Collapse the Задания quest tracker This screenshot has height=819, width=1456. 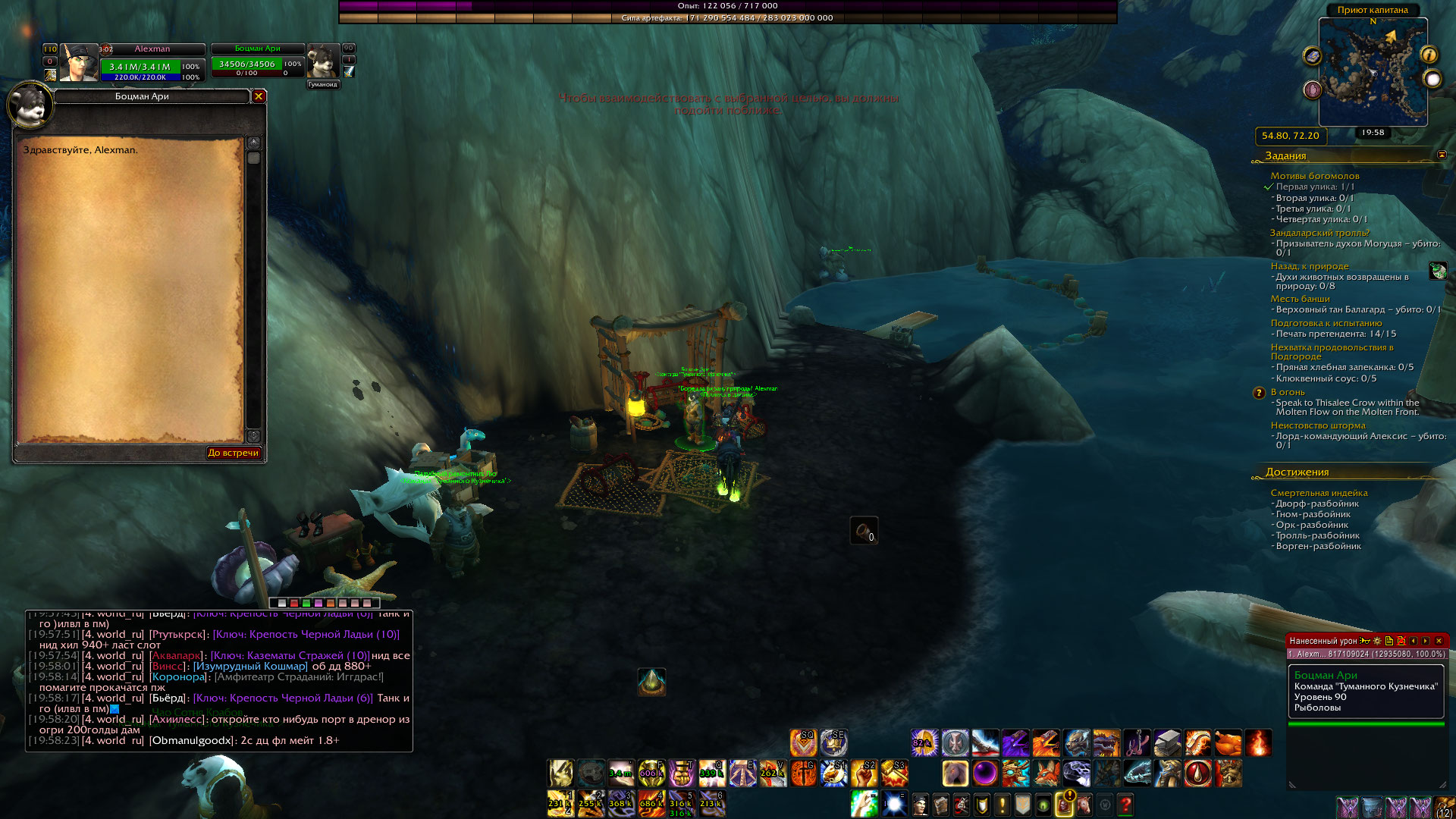coord(1442,155)
